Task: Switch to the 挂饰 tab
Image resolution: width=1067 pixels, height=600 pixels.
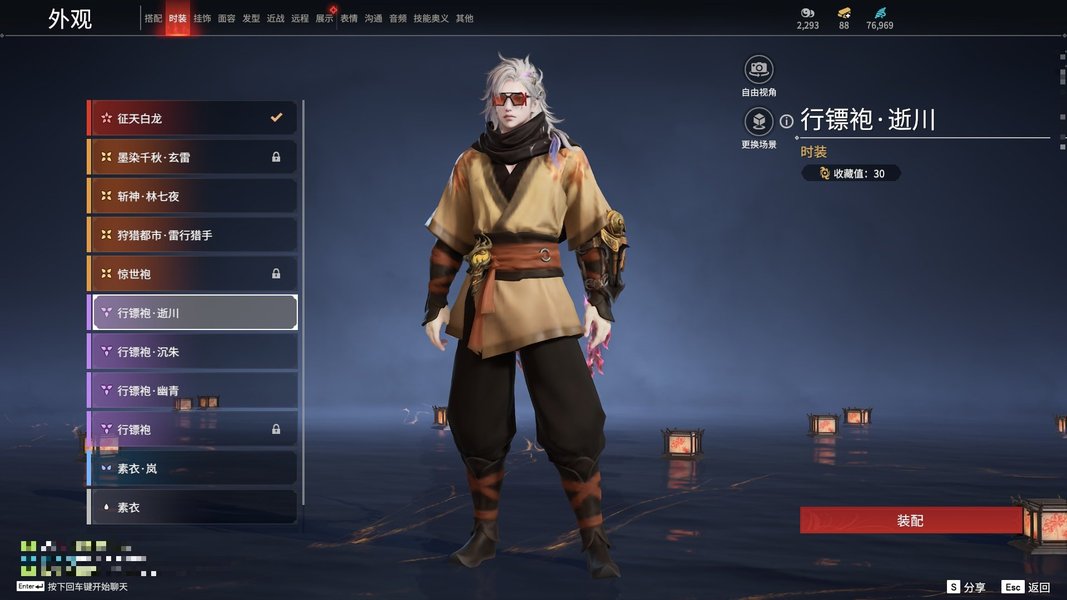Action: point(202,19)
